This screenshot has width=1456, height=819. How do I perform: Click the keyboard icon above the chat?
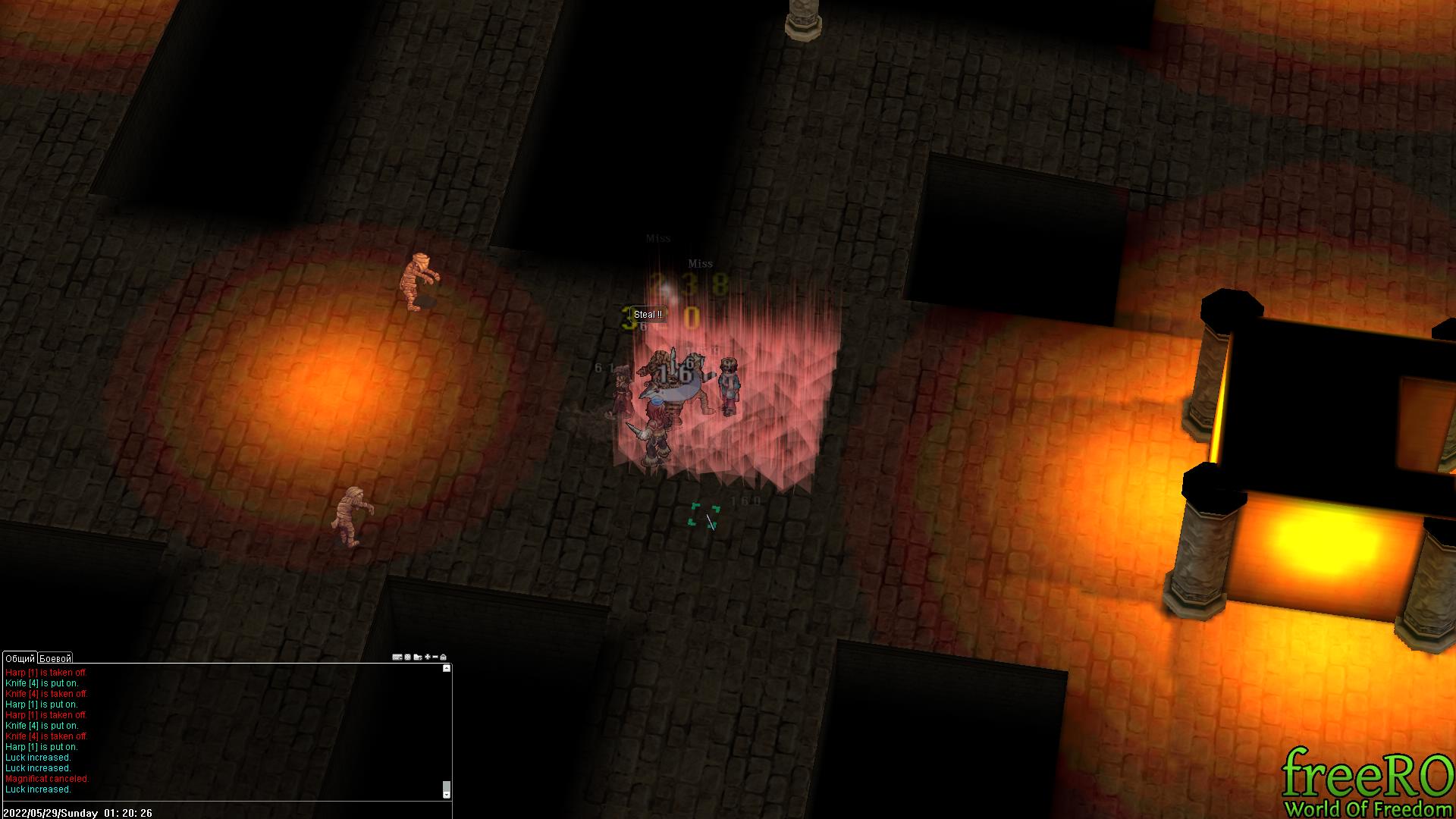(x=397, y=657)
